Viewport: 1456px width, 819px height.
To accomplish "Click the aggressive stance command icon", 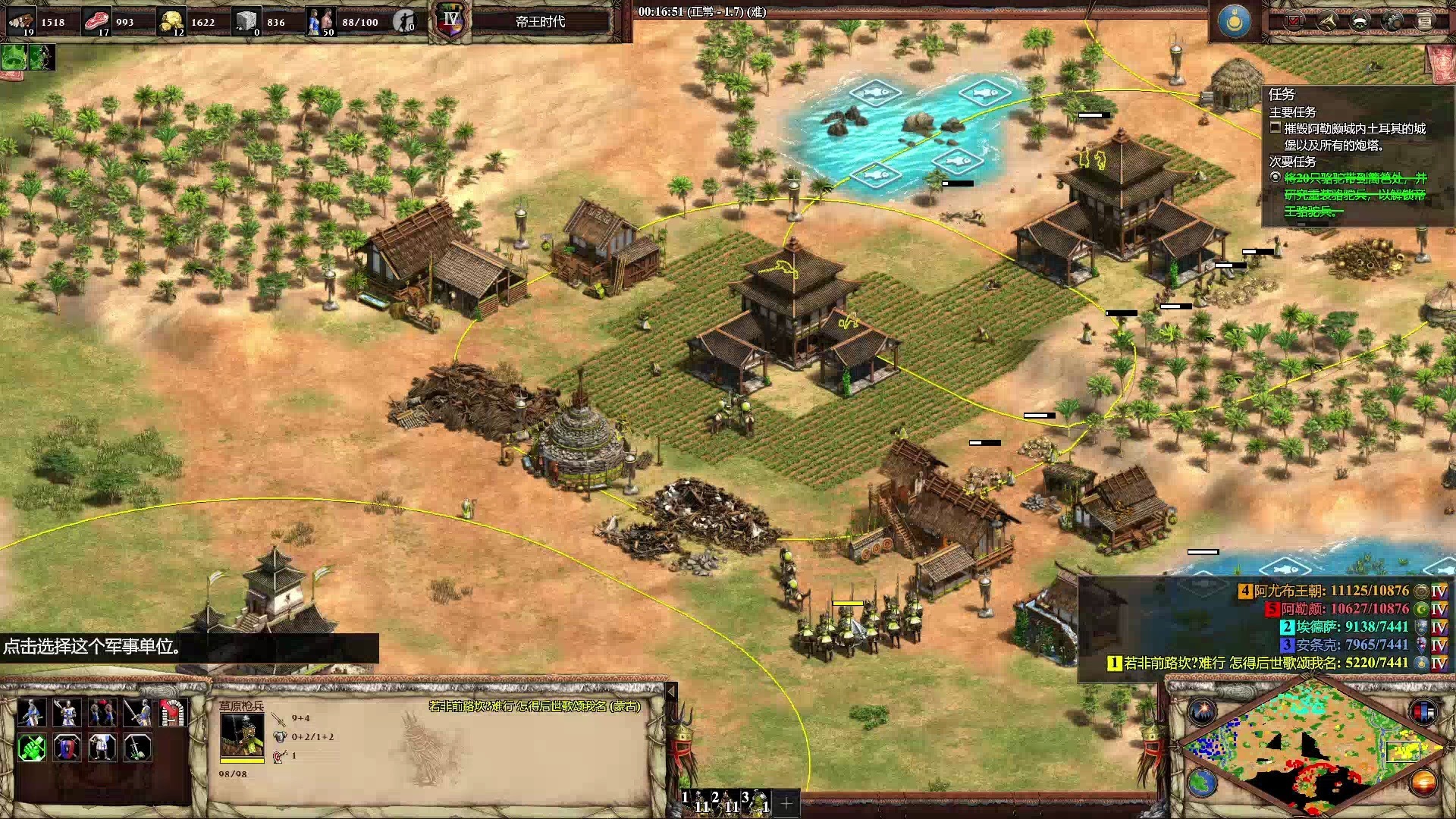I will (x=31, y=713).
